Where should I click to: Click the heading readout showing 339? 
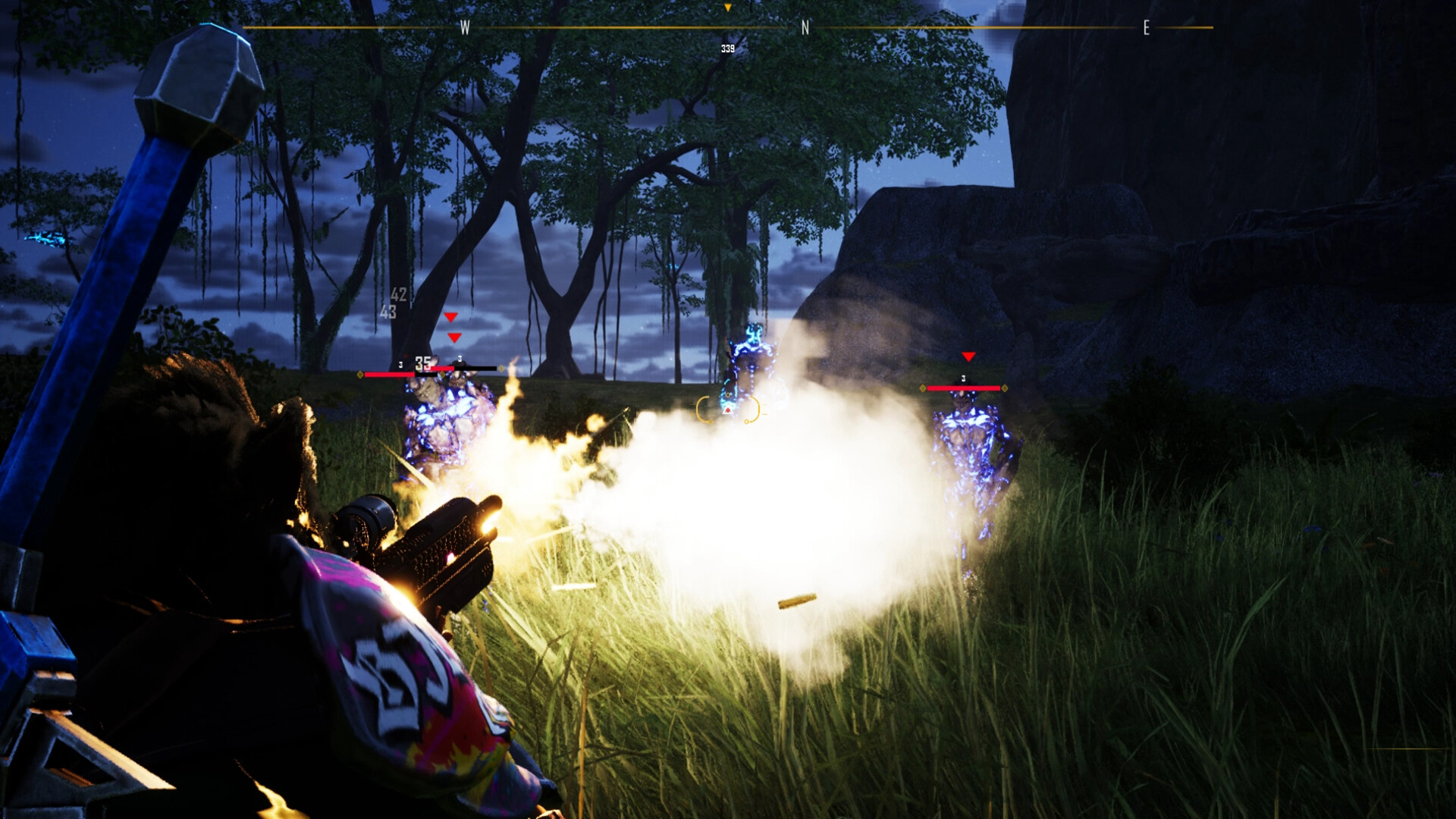pos(726,47)
